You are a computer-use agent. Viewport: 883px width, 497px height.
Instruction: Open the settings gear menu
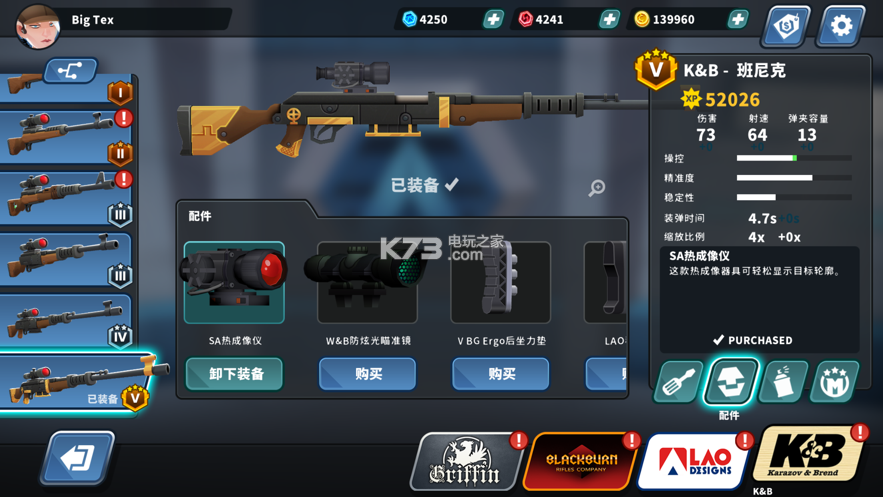point(840,26)
